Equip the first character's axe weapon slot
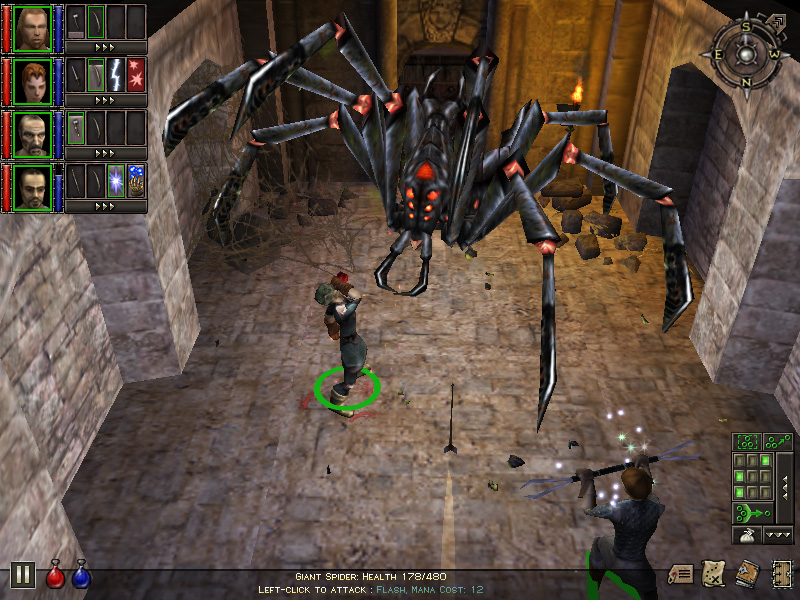The height and width of the screenshot is (600, 800). click(76, 22)
